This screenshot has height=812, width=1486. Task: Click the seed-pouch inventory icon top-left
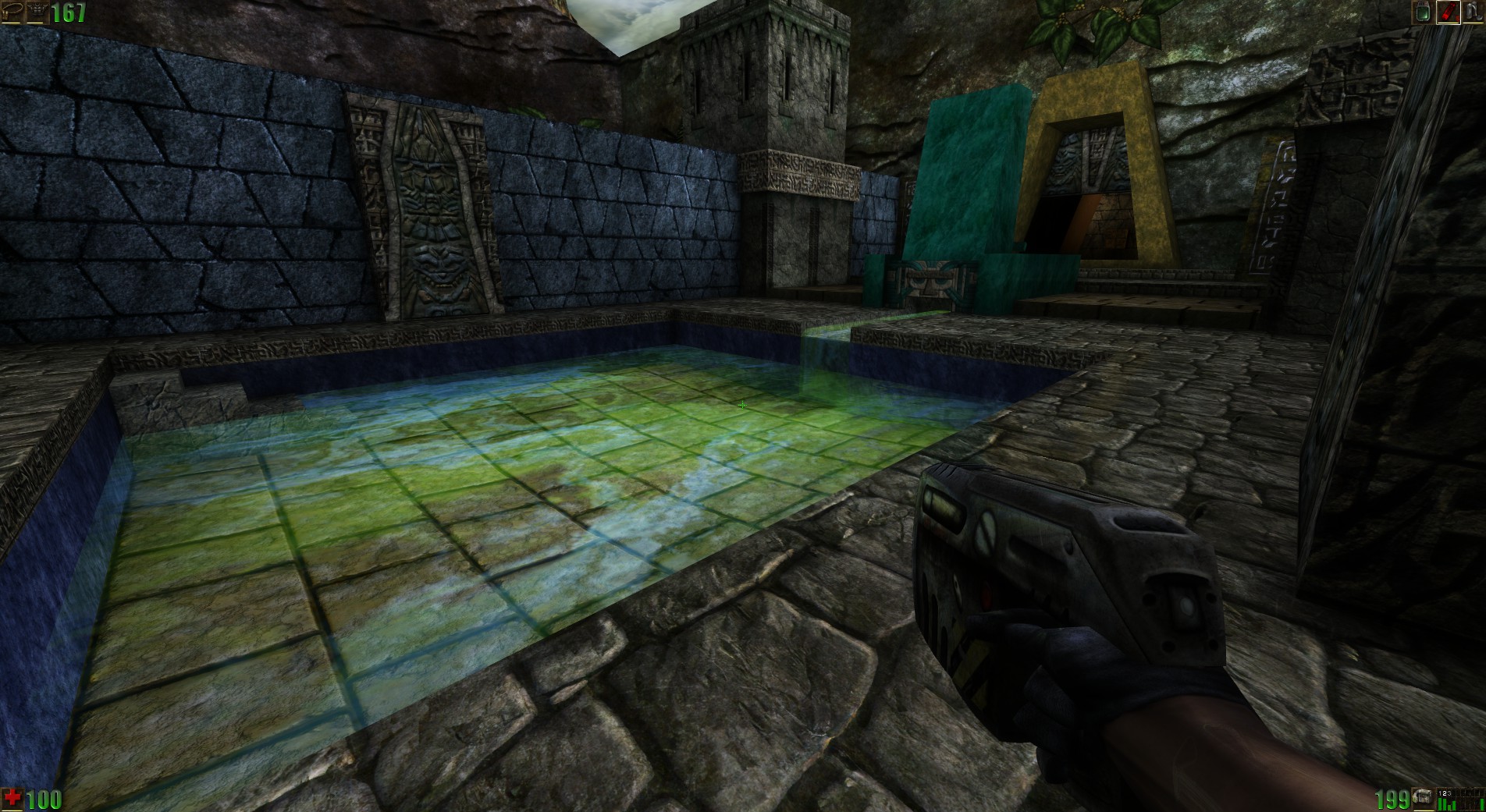(12, 11)
